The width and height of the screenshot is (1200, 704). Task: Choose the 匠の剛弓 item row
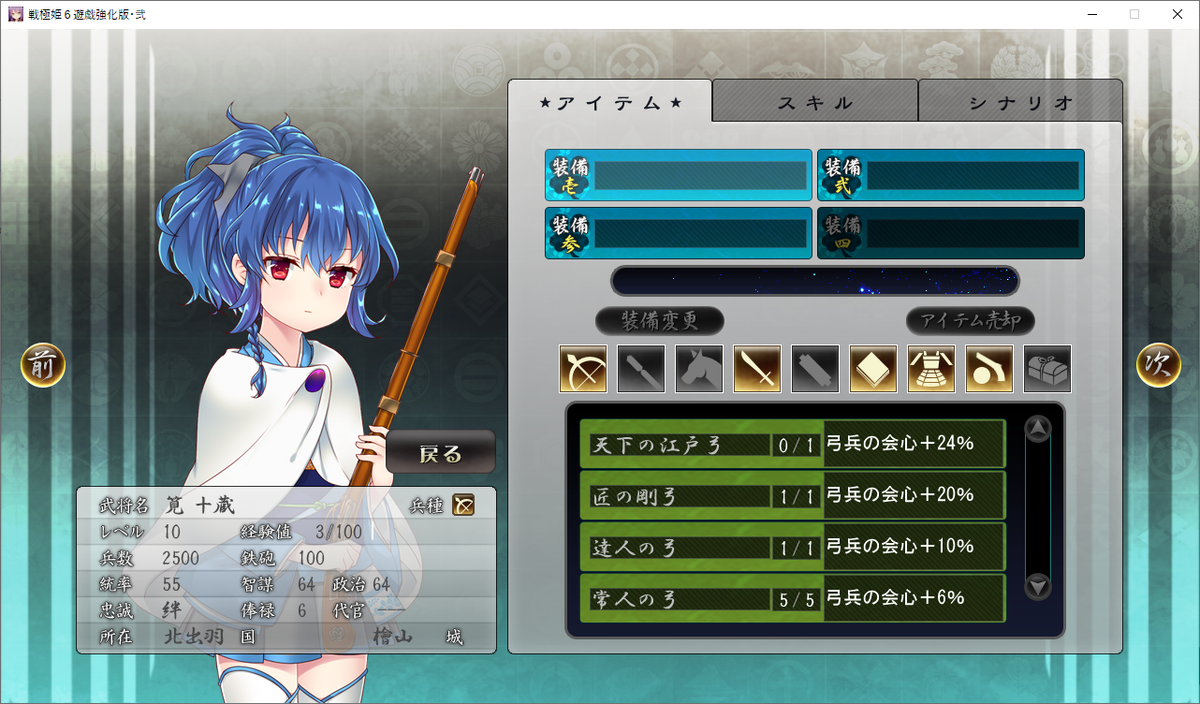(x=792, y=495)
